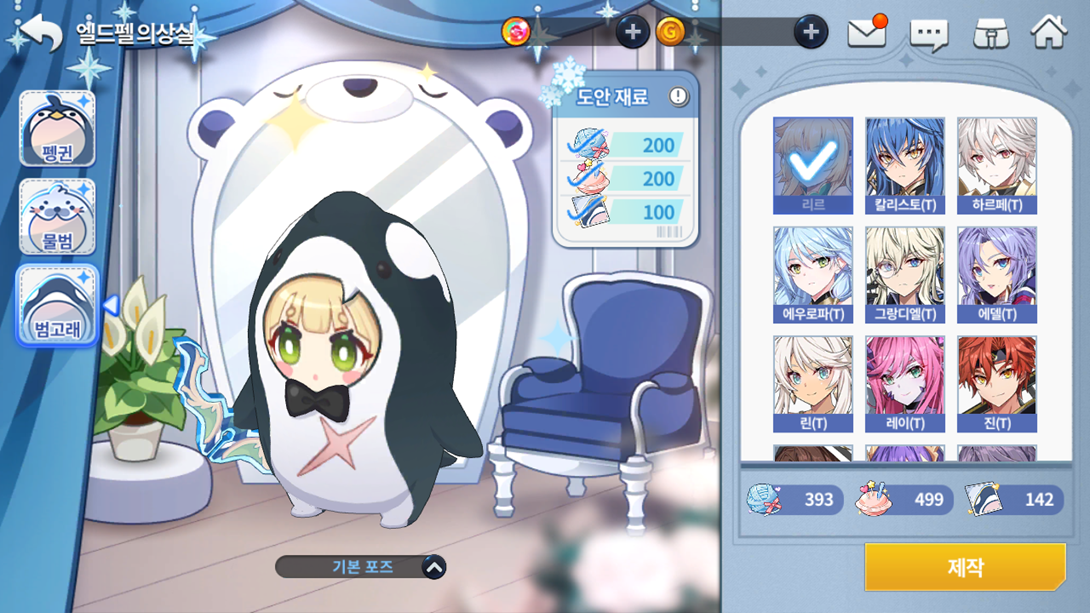Return to the home screen
The image size is (1090, 613).
tap(1049, 32)
